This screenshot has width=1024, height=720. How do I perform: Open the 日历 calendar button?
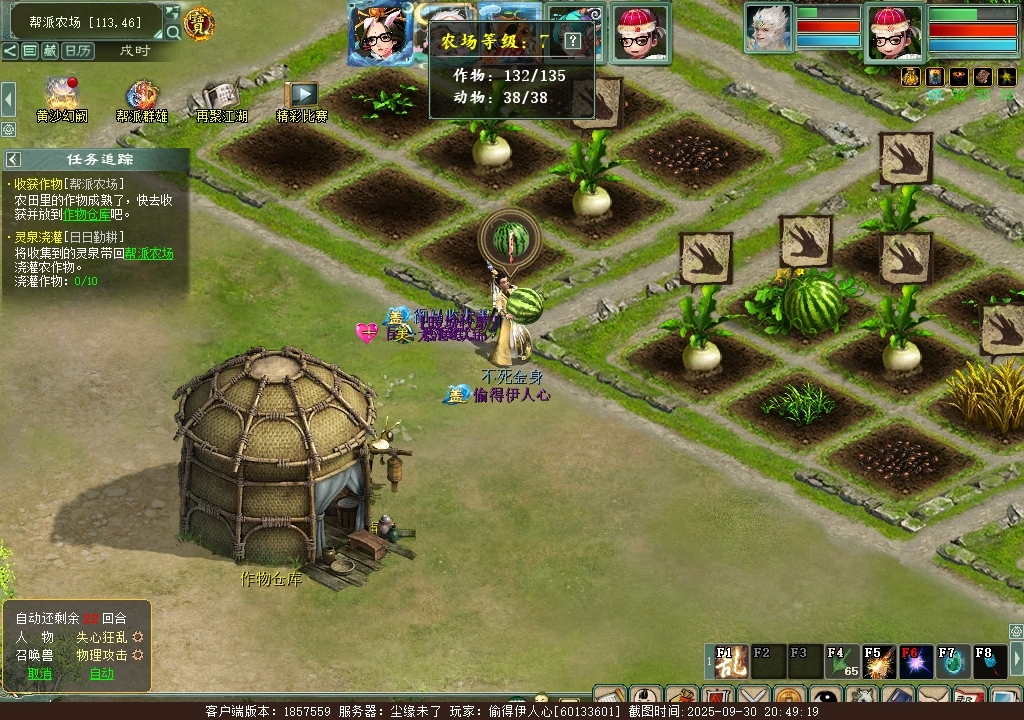[77, 50]
